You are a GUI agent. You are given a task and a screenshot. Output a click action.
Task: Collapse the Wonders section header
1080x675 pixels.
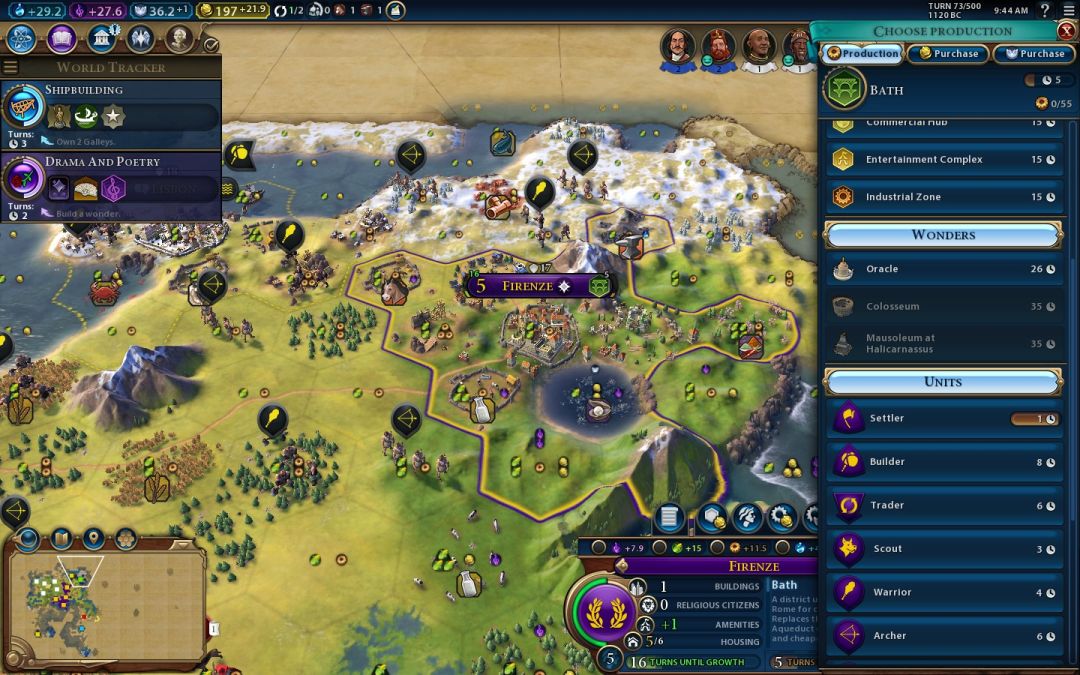[x=943, y=235]
